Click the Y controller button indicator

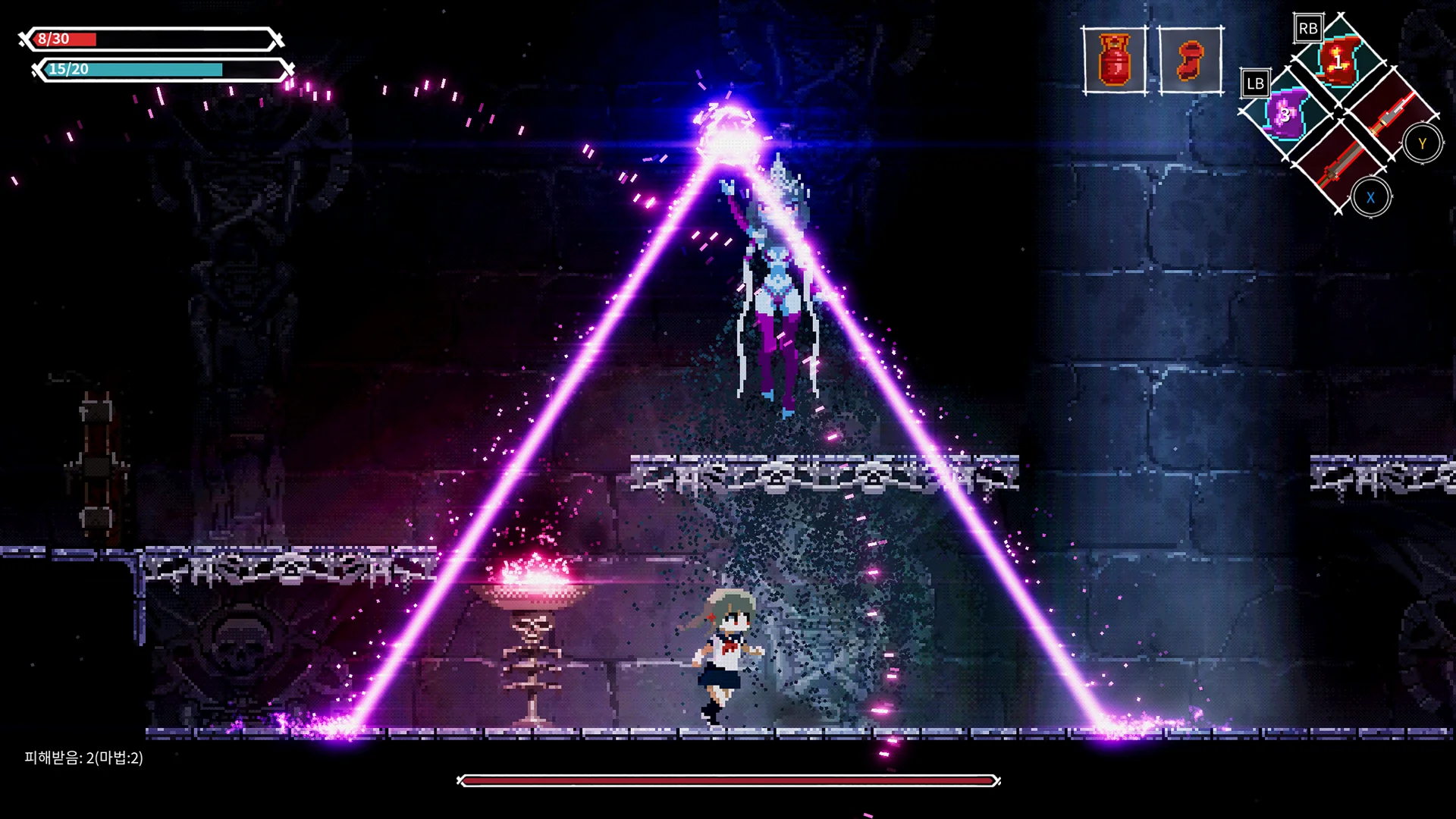click(x=1423, y=143)
